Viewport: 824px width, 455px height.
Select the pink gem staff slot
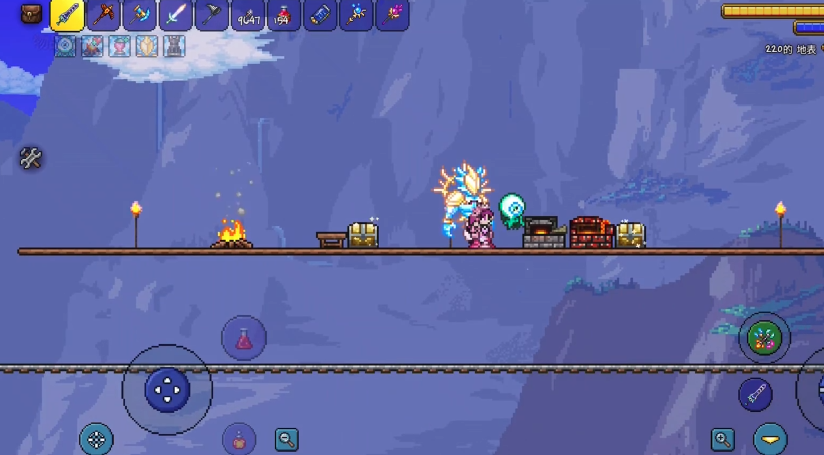coord(392,15)
